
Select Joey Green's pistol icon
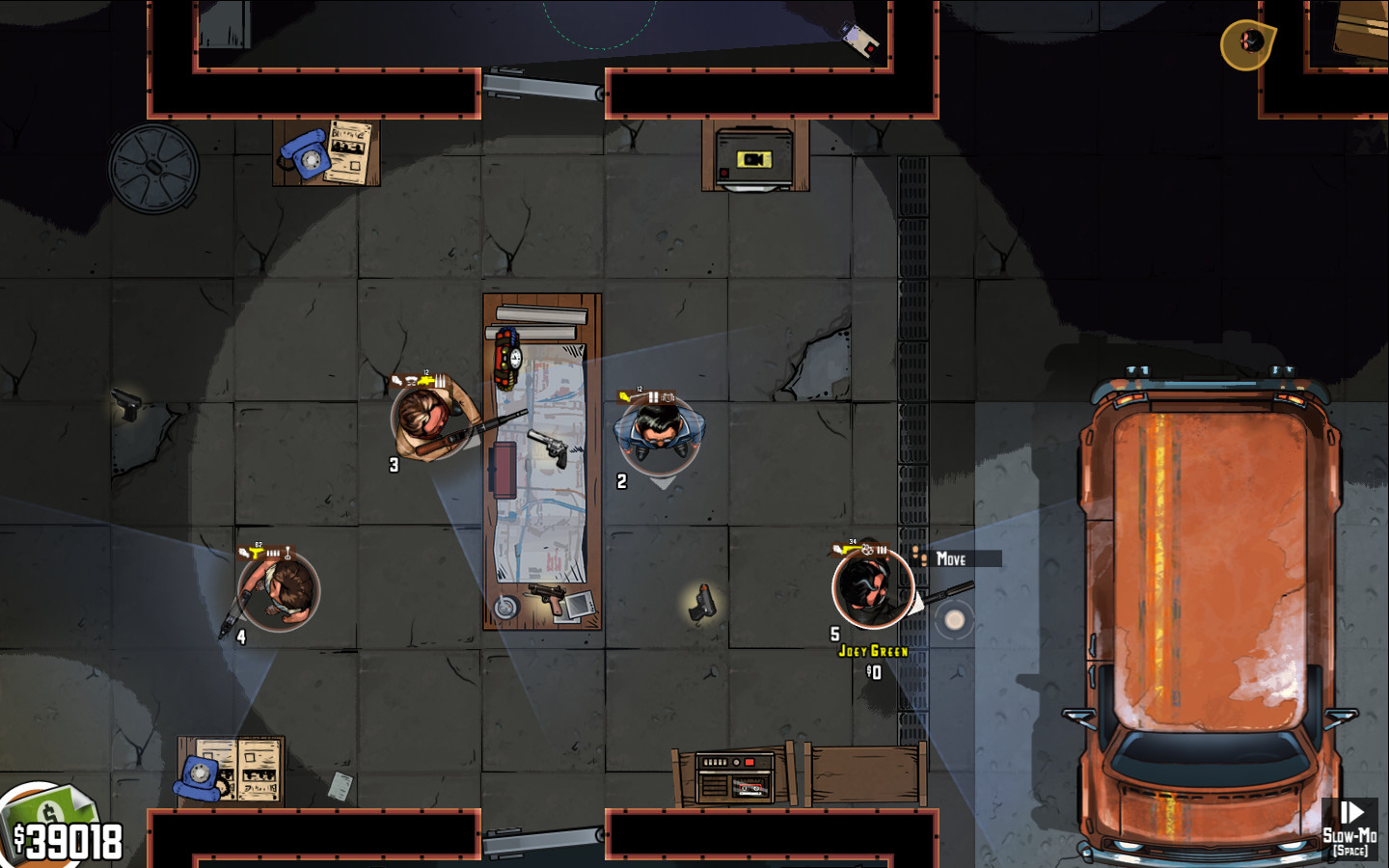pyautogui.click(x=844, y=548)
